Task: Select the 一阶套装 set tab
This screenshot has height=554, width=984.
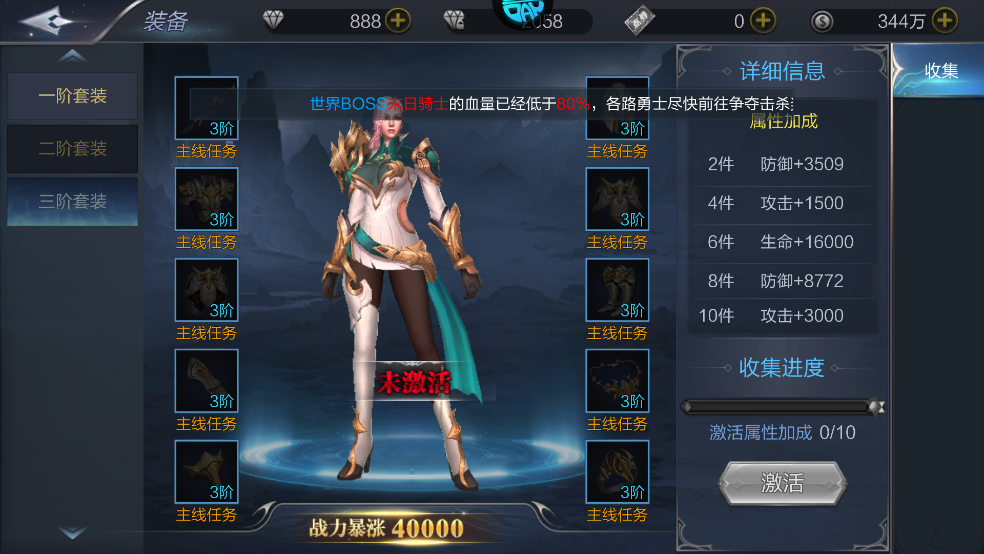Action: click(72, 97)
